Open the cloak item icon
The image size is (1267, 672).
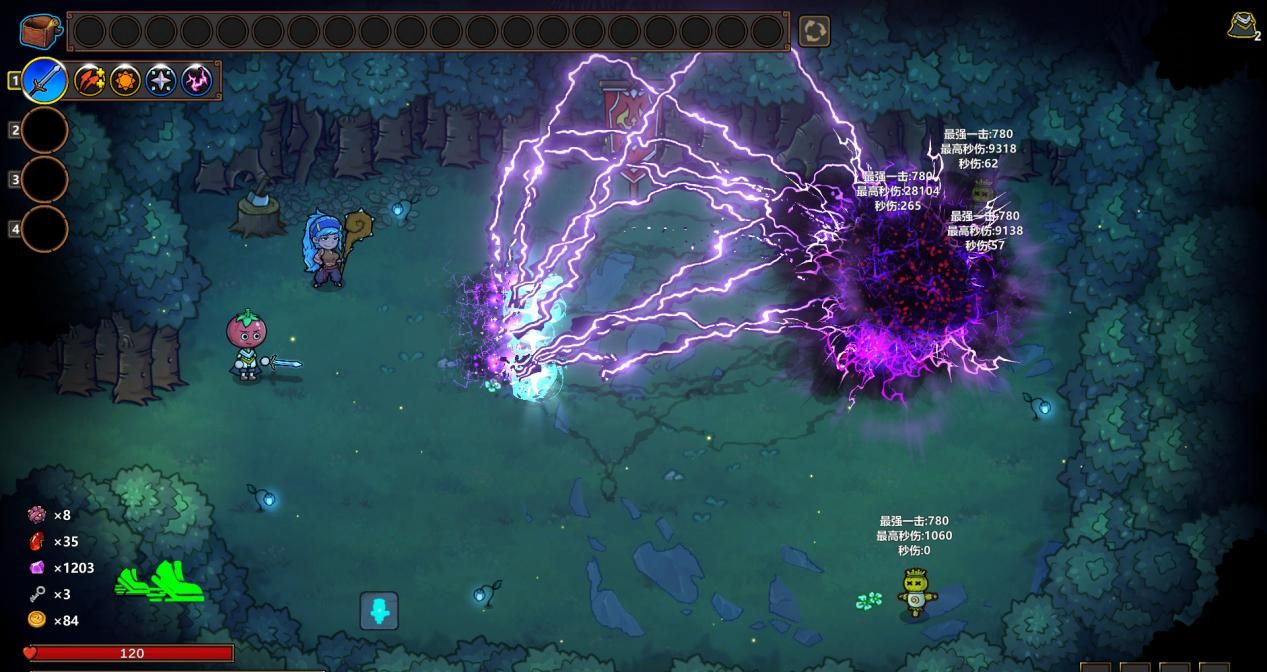1243,26
